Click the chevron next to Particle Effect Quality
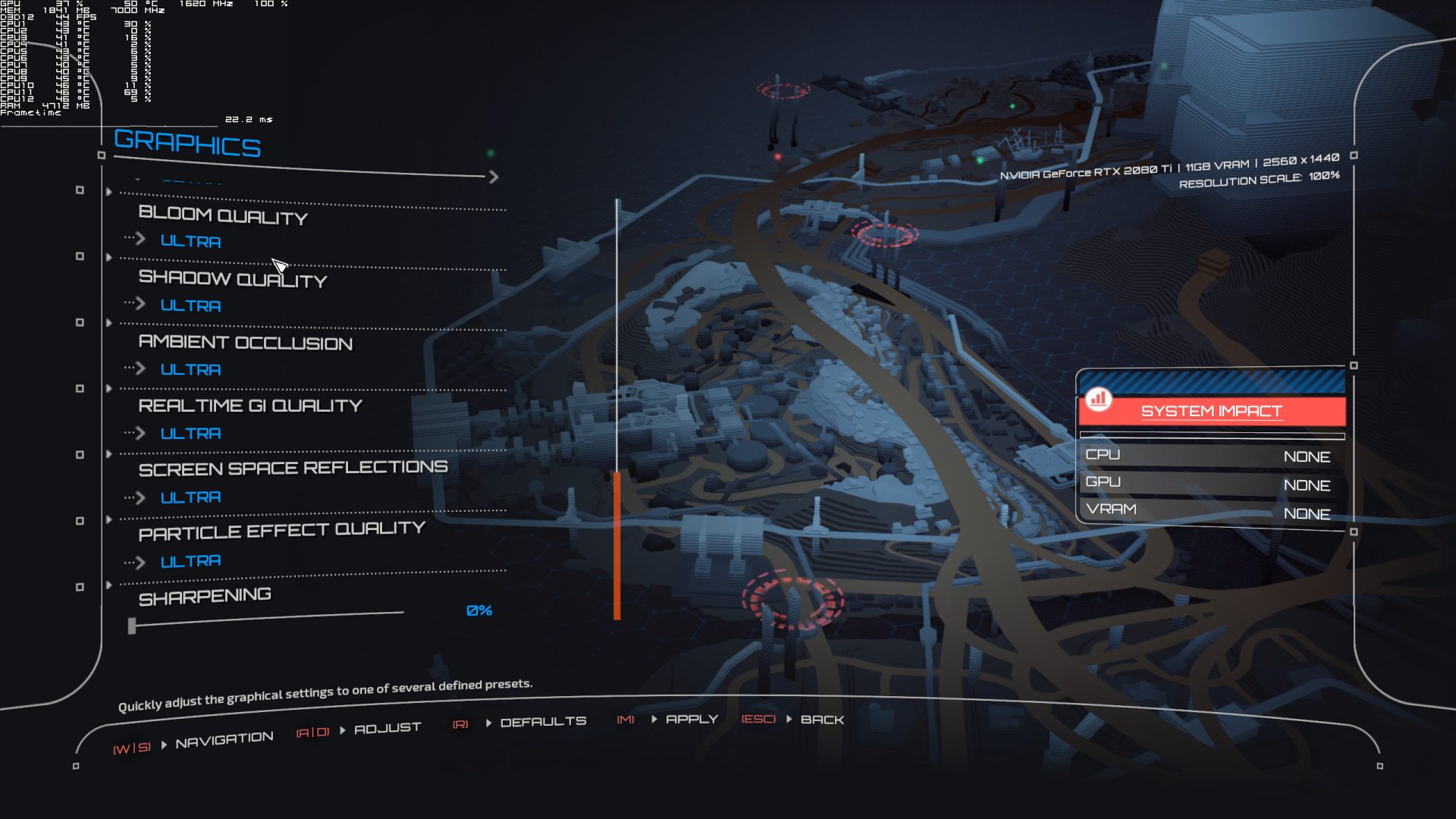The height and width of the screenshot is (819, 1456). pos(141,560)
